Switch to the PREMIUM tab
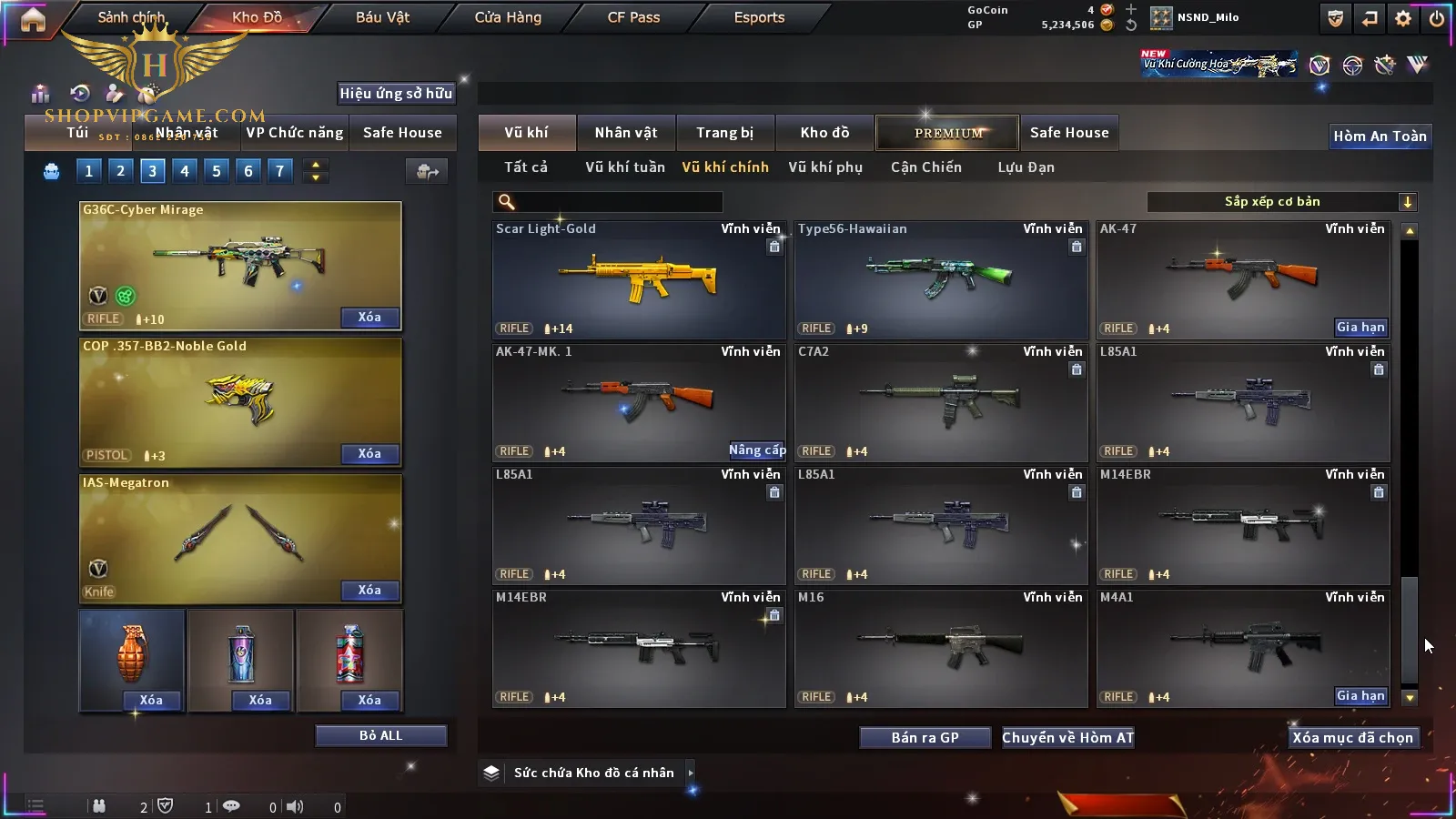 [947, 133]
